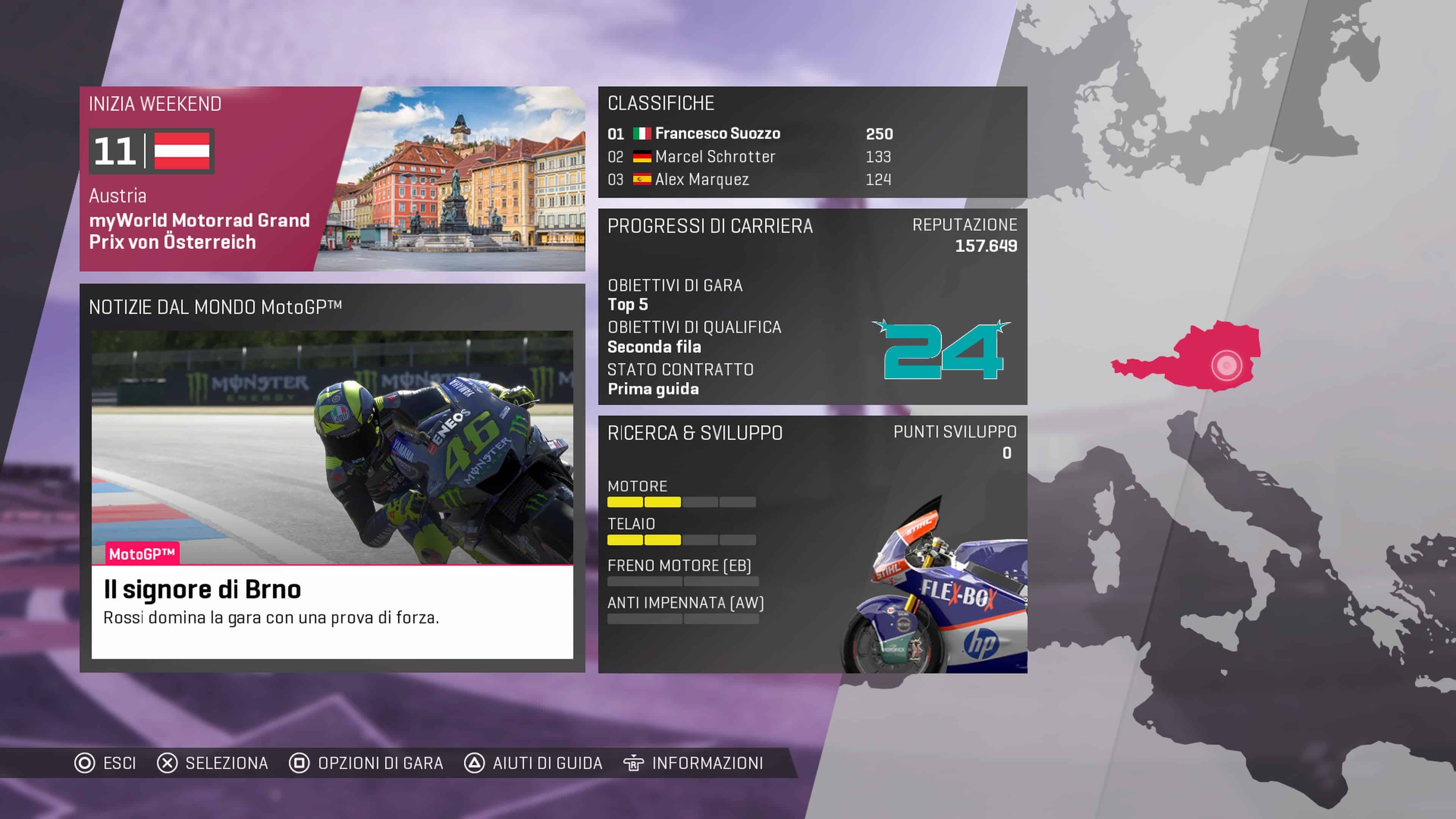Open the Inizia Weekend Austria panel

332,179
